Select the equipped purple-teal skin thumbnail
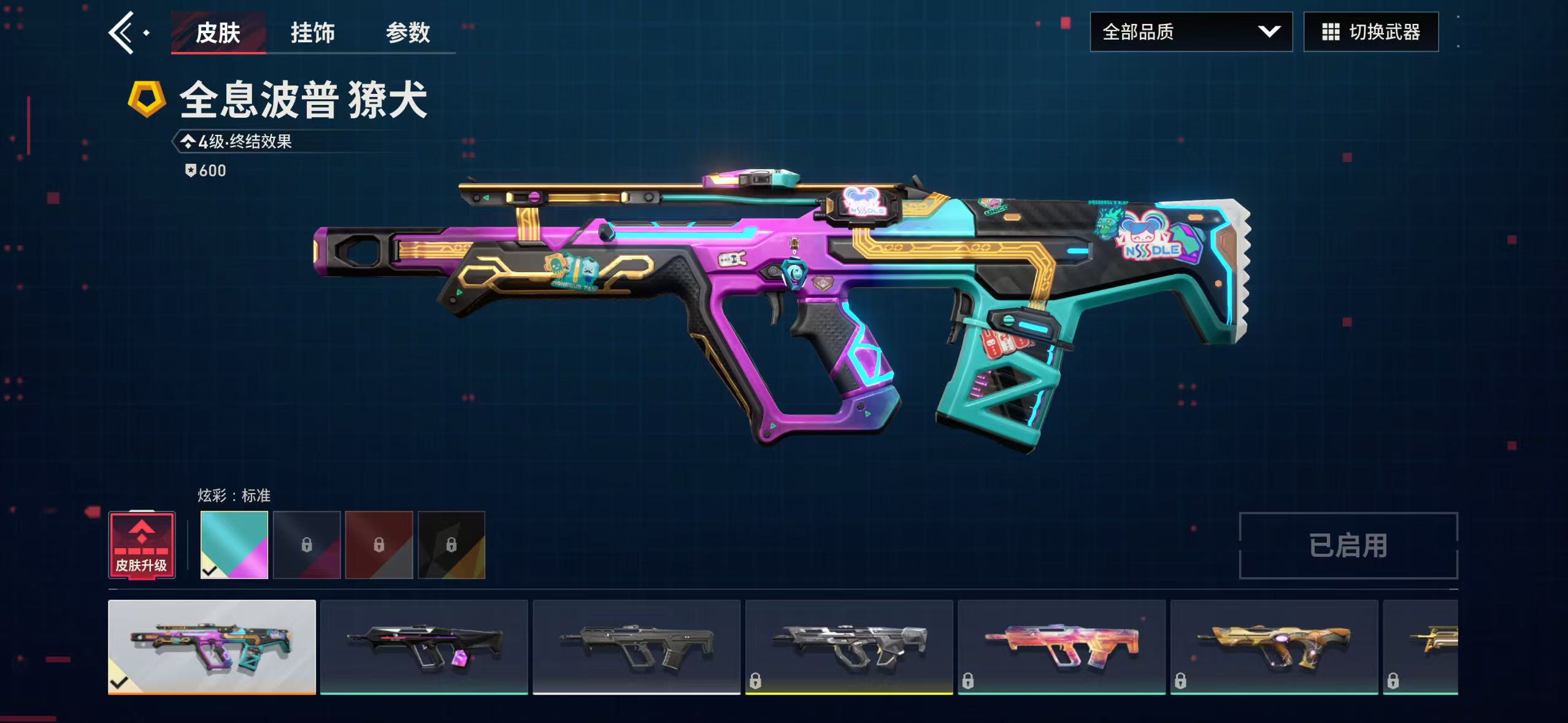 click(x=212, y=646)
